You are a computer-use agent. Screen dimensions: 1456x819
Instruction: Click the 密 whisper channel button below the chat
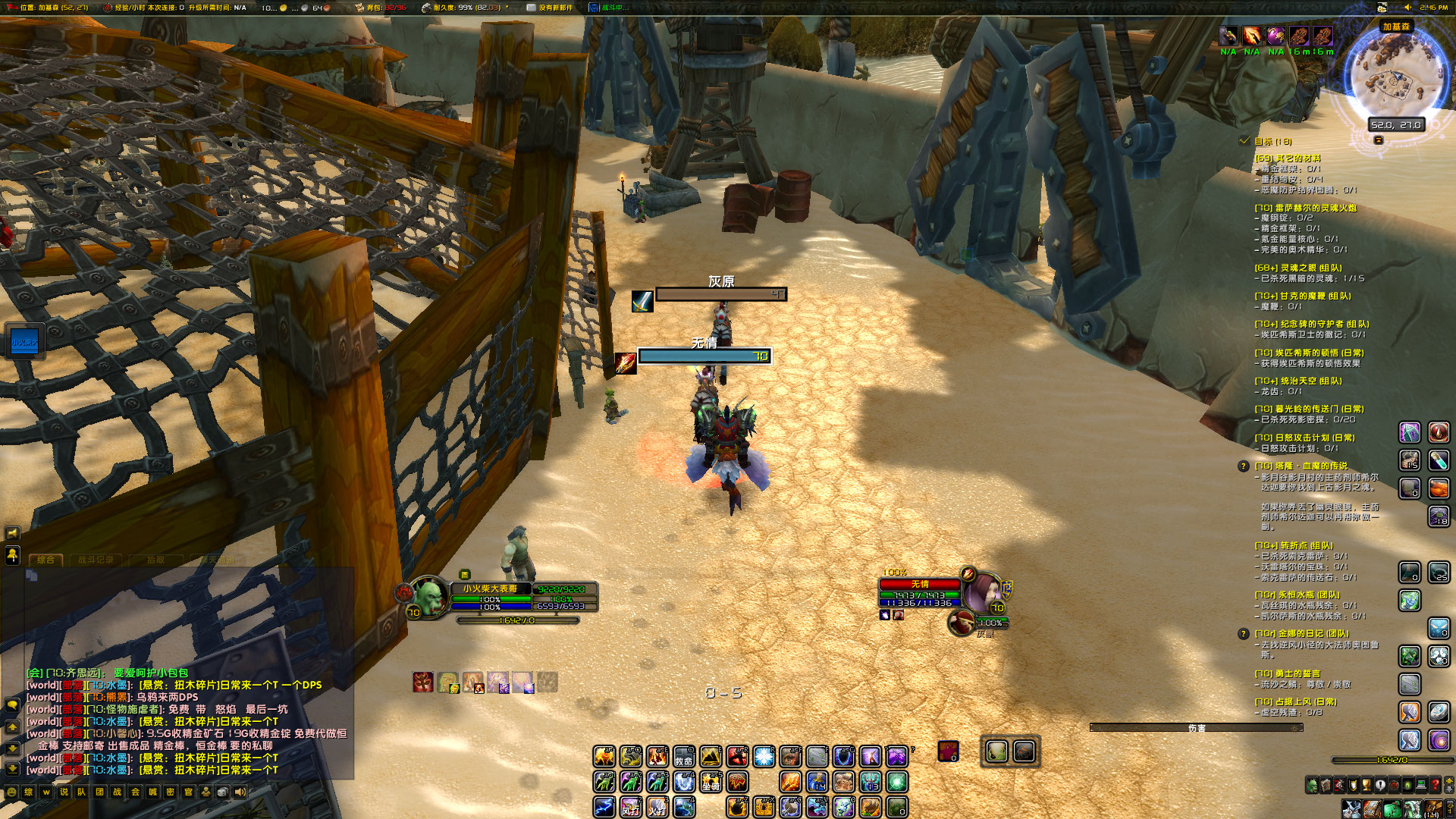point(170,792)
